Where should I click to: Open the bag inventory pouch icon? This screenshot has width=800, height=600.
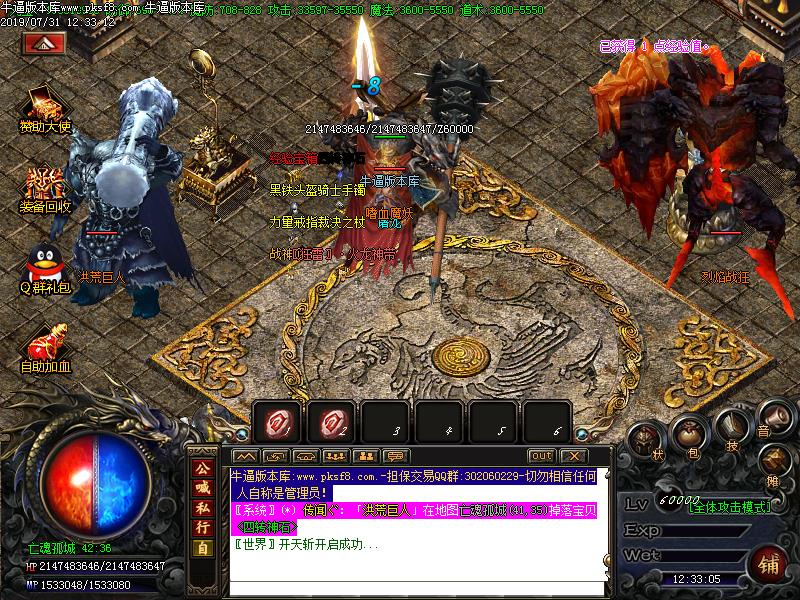691,432
